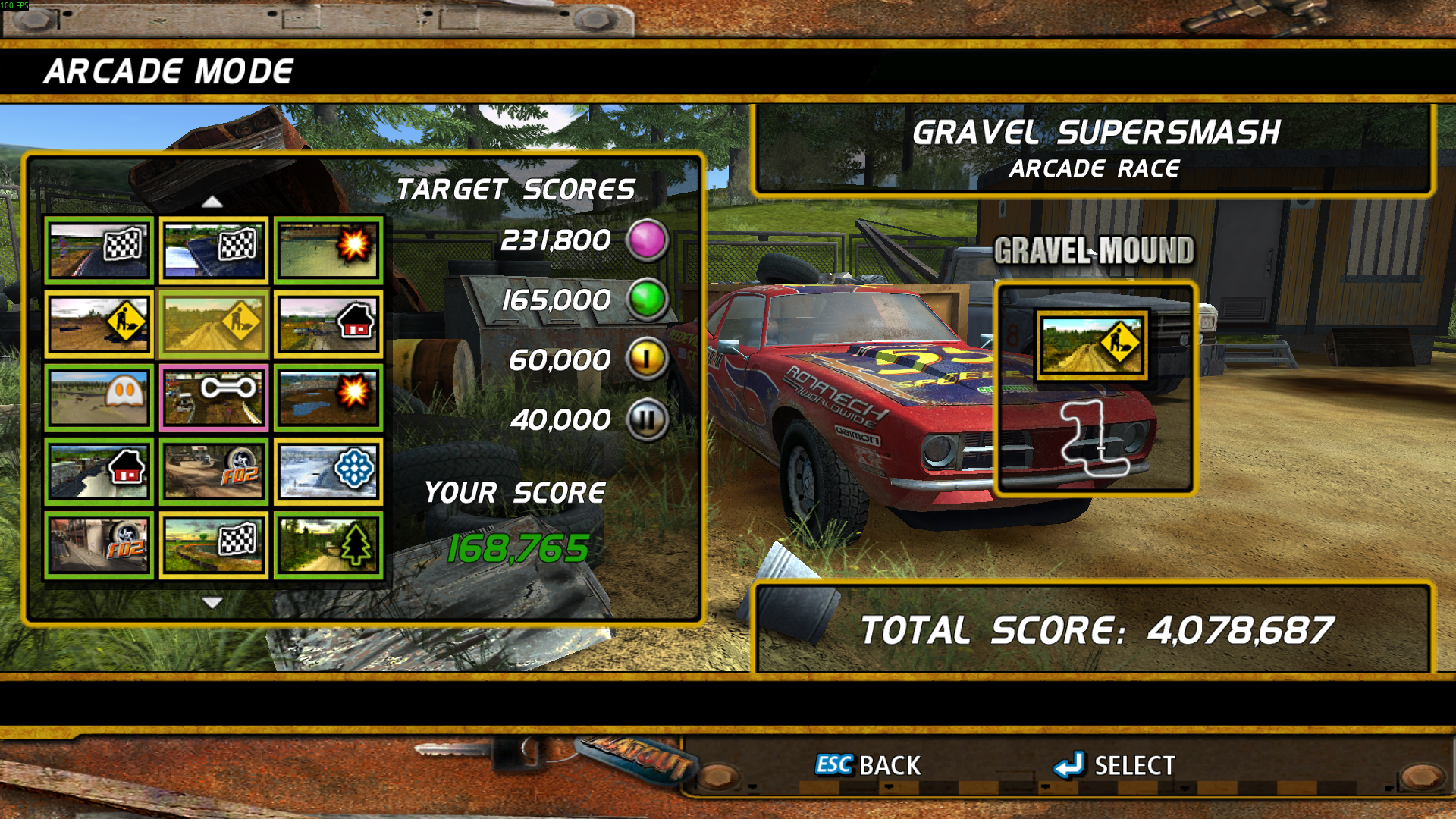Select the ghost icon event tile

click(x=99, y=397)
